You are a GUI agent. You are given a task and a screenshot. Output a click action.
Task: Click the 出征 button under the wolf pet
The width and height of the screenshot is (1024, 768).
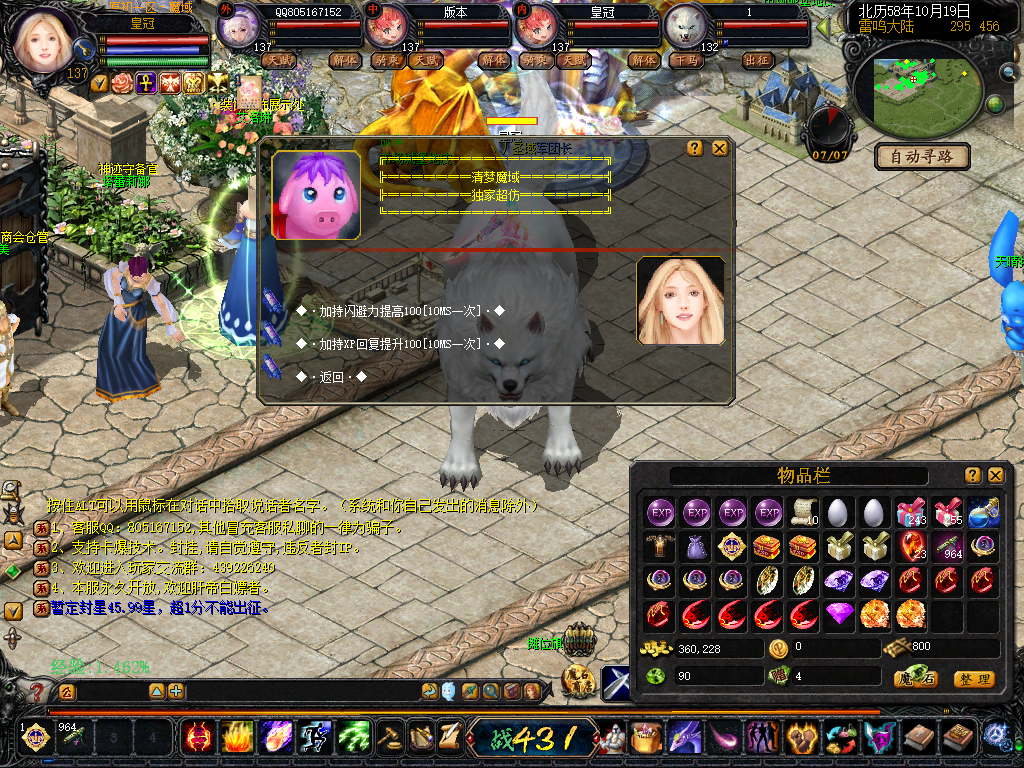[x=758, y=60]
